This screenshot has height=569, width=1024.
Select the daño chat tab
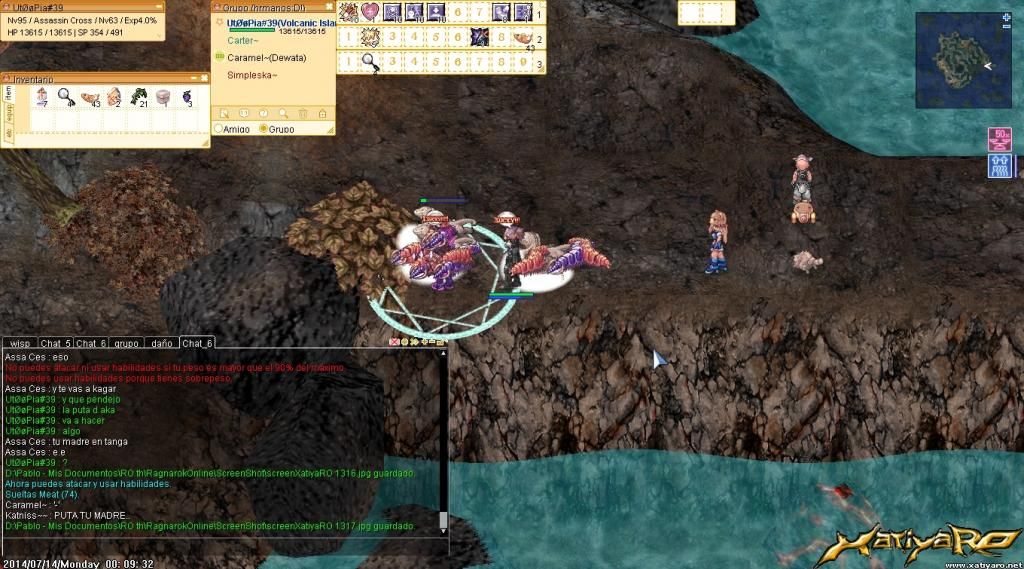pyautogui.click(x=160, y=343)
